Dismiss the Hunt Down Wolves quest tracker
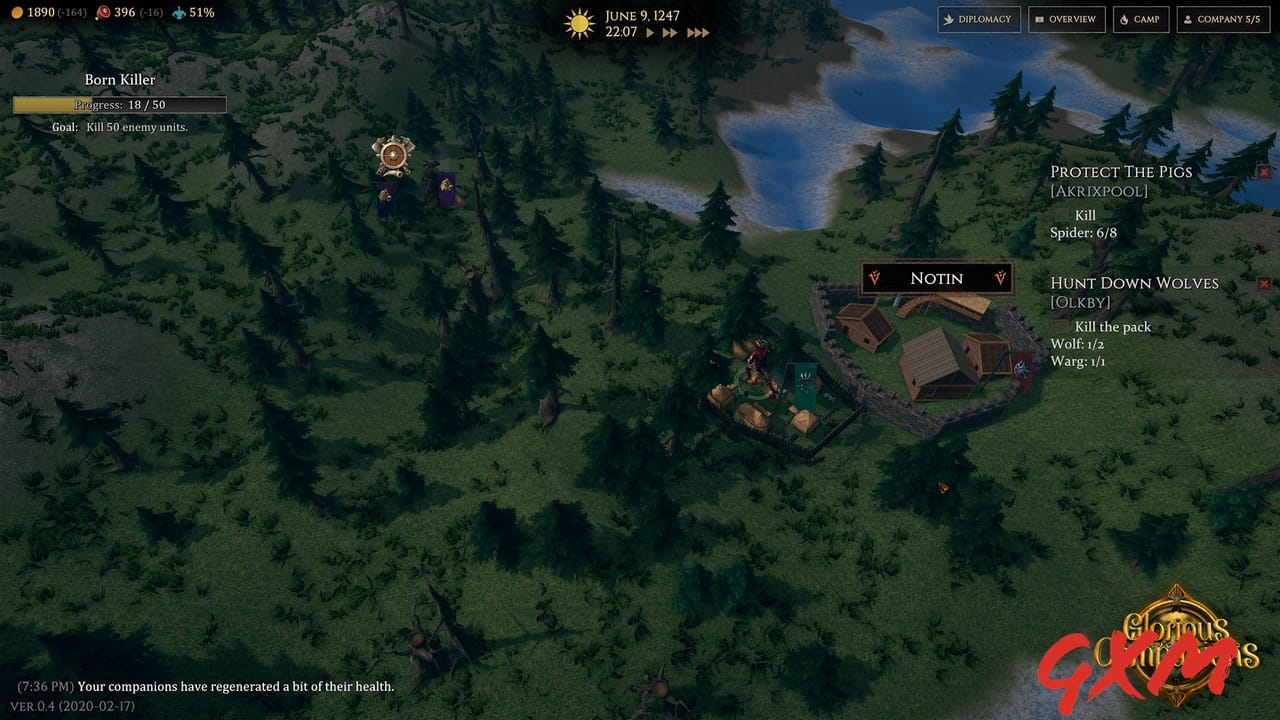This screenshot has width=1280, height=720. (1264, 283)
